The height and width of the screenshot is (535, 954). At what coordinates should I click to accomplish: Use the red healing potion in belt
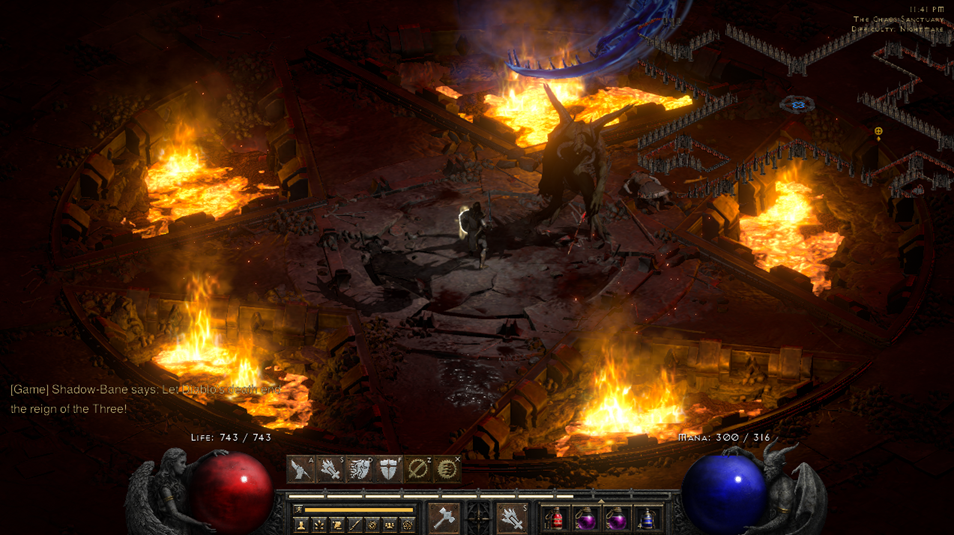tap(555, 518)
